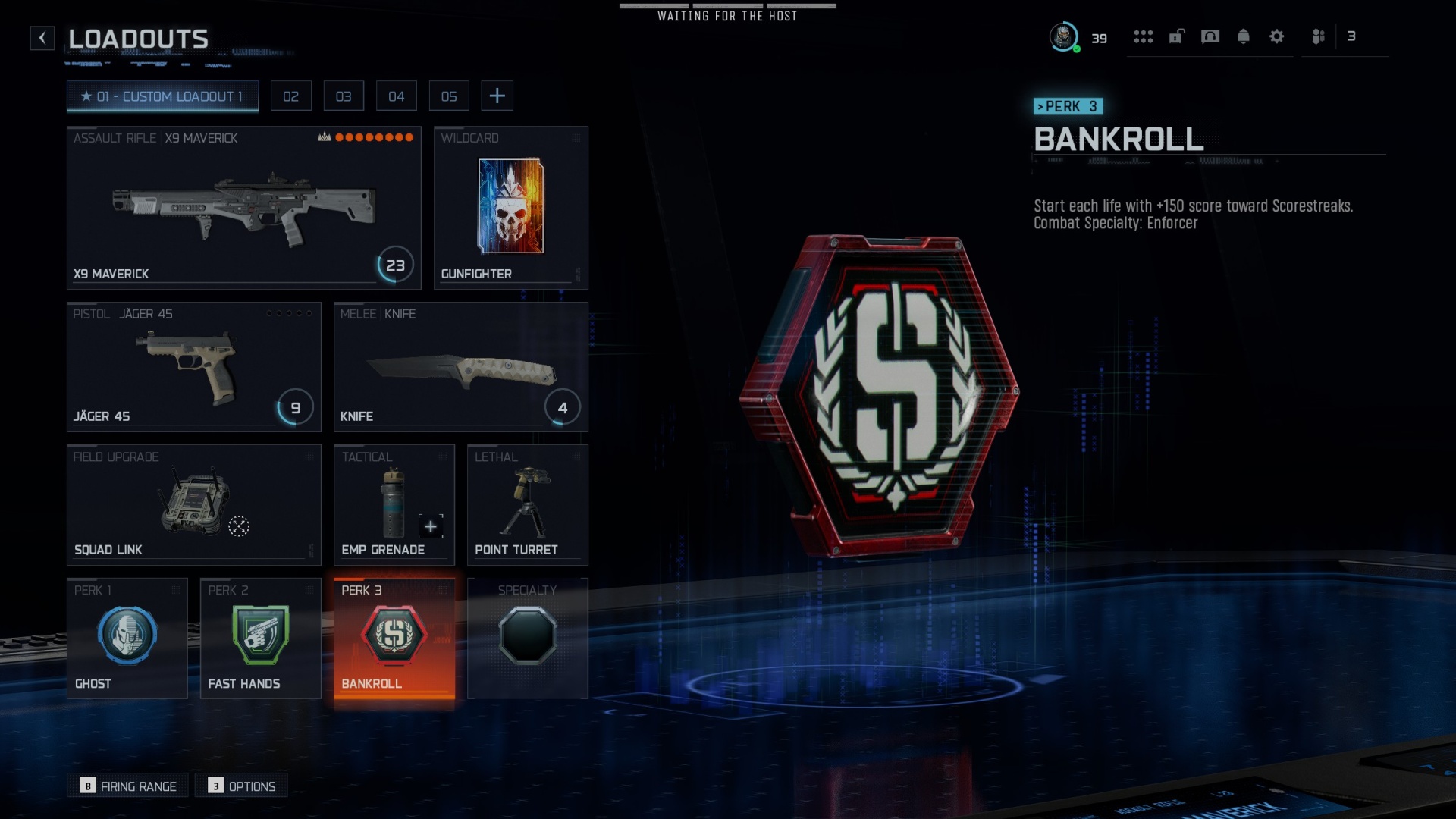This screenshot has height=819, width=1456.
Task: Open the Firing Range option
Action: (x=127, y=786)
